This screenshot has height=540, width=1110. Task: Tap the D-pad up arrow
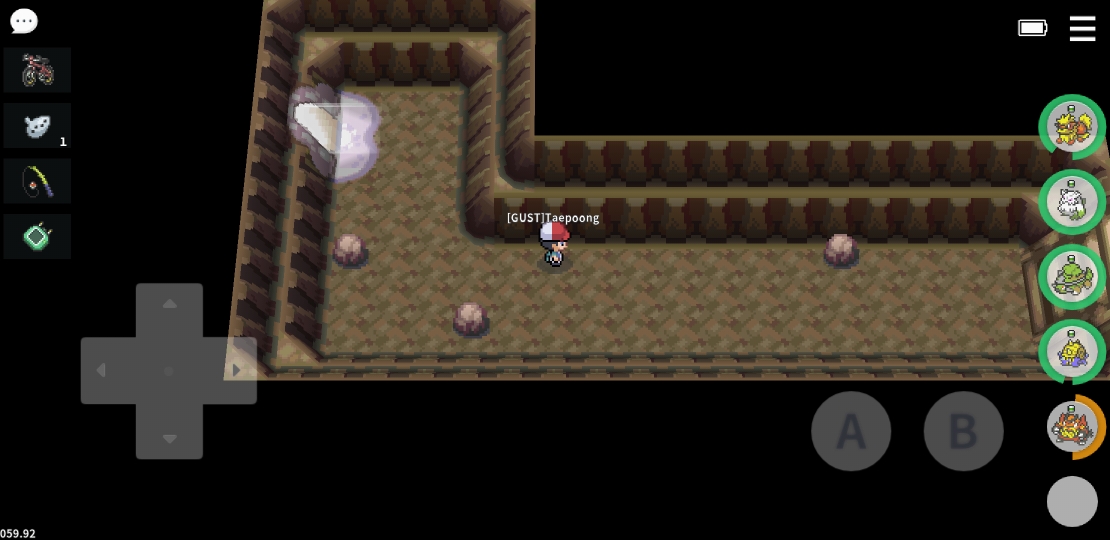(169, 304)
